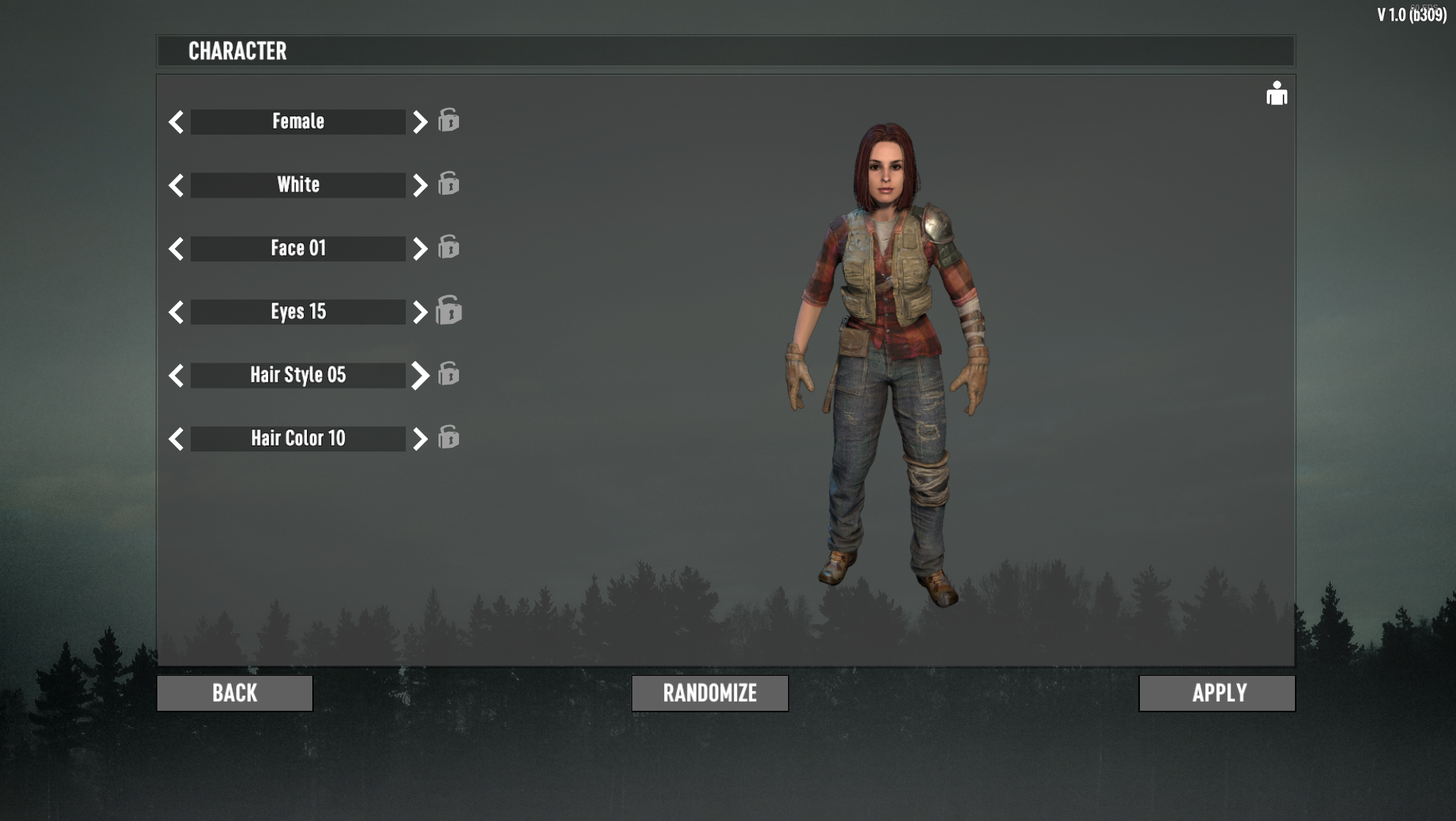Lock the Eyes 15 selection
The image size is (1456, 821).
point(449,310)
